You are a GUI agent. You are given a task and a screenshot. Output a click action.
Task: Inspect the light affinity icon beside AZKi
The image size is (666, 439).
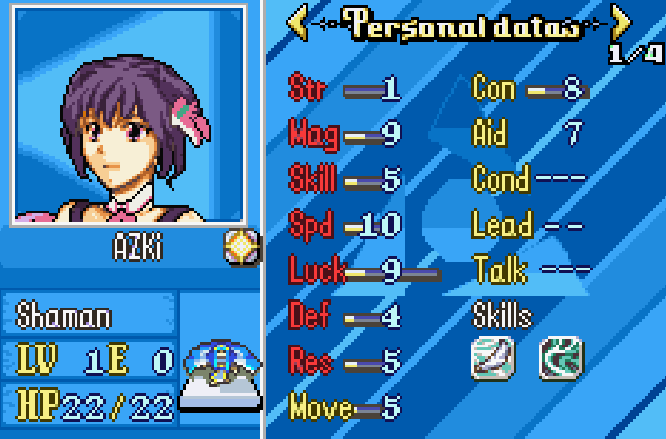click(x=242, y=245)
